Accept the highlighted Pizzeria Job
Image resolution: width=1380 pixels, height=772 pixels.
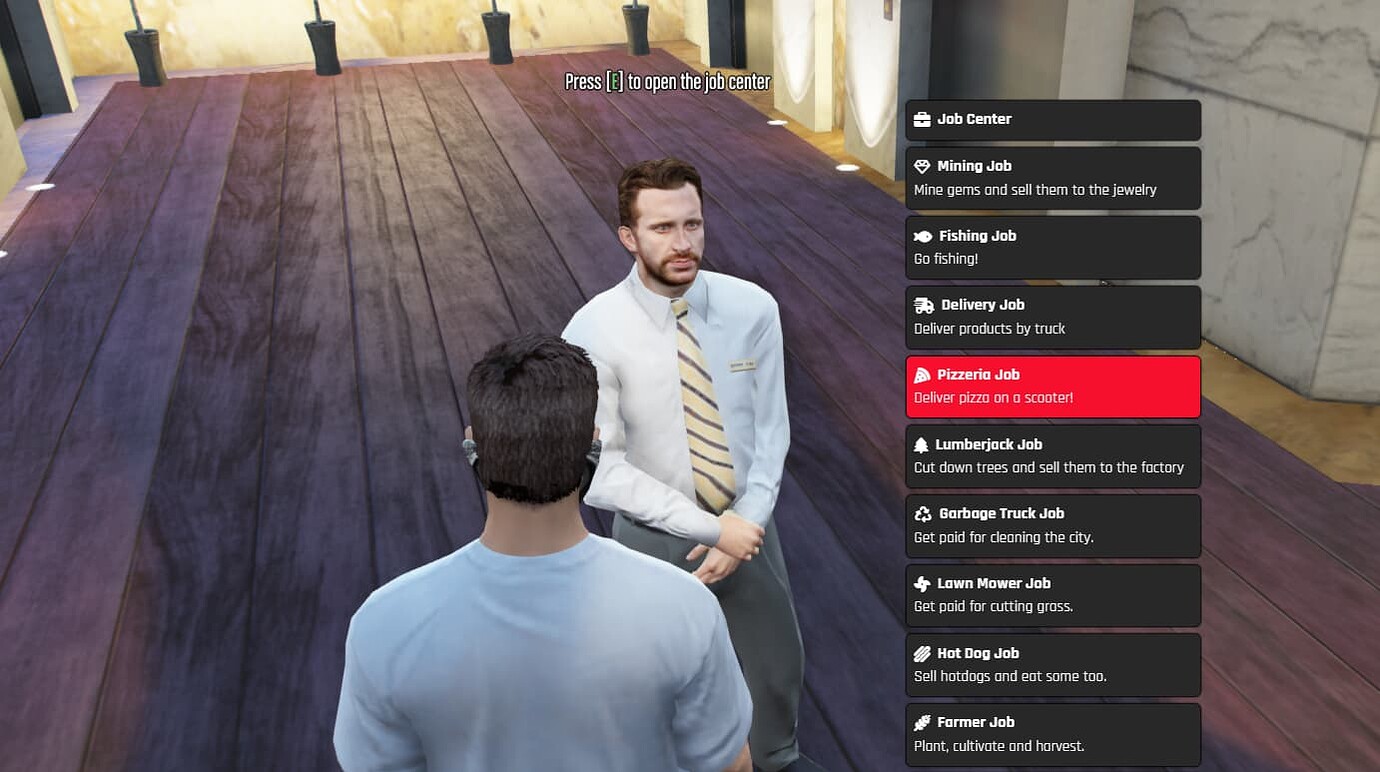1052,386
